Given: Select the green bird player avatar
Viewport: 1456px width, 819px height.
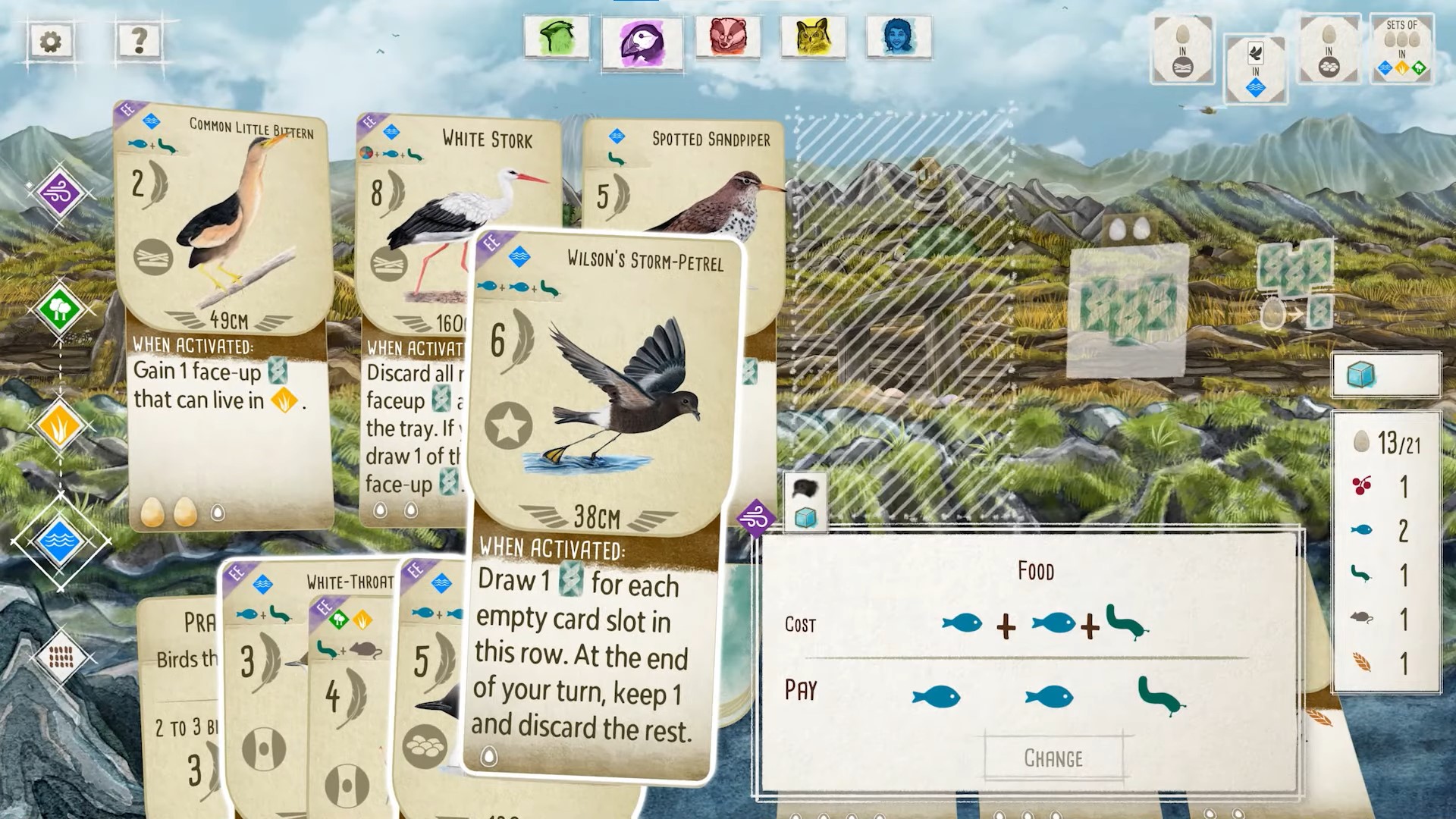Looking at the screenshot, I should coord(557,36).
